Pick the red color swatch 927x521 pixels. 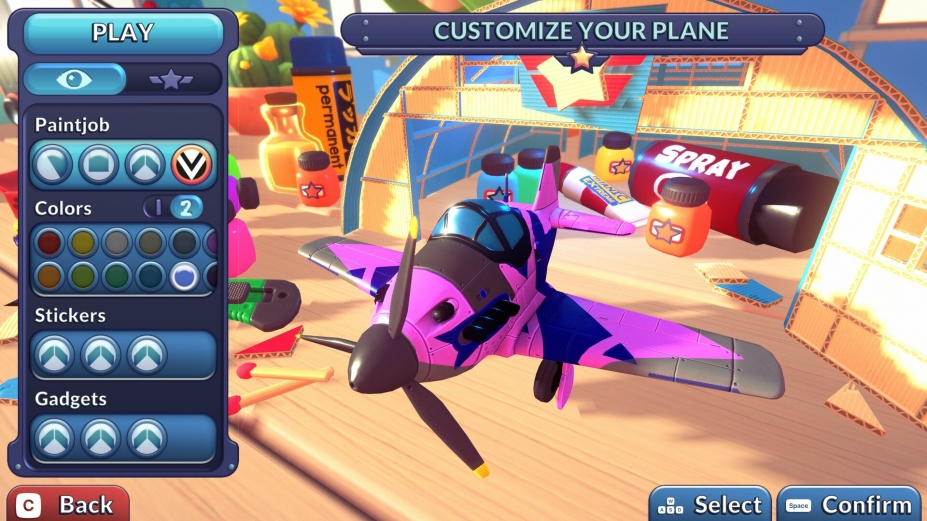(x=49, y=242)
